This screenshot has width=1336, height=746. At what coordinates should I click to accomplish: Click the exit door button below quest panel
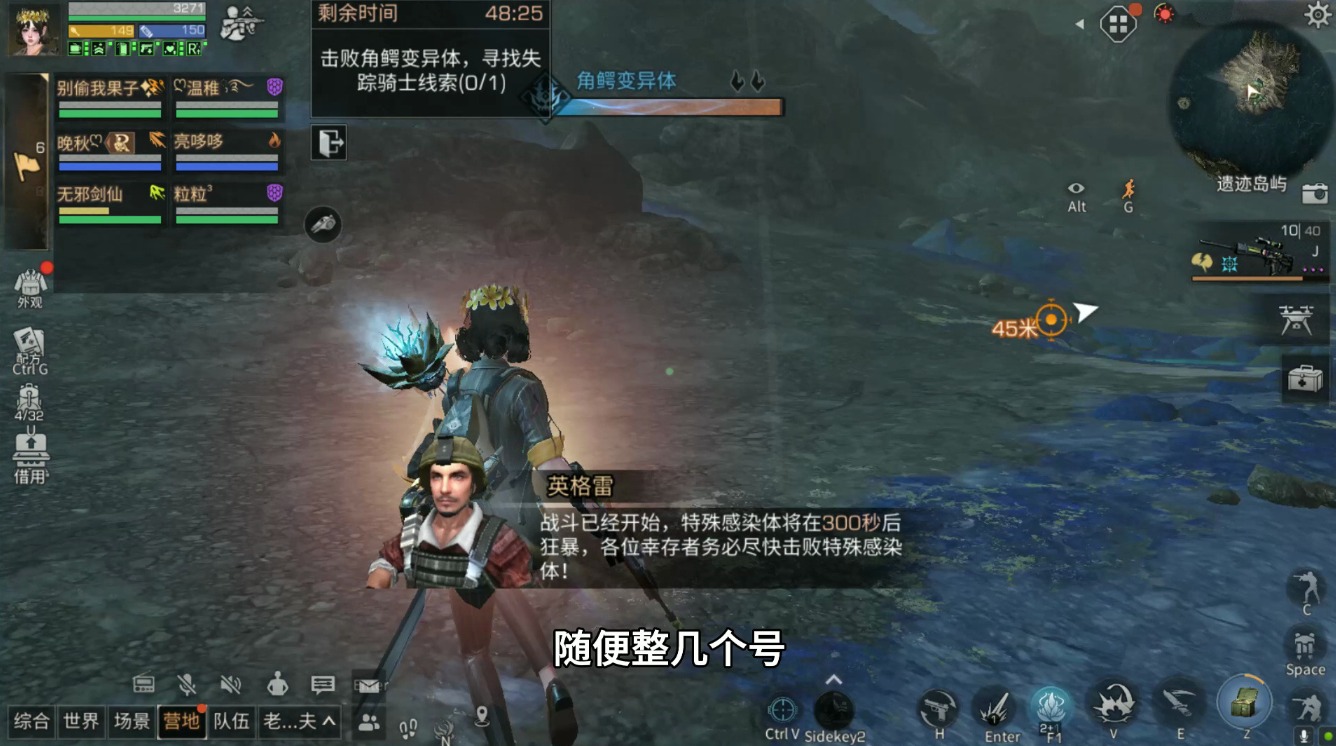pyautogui.click(x=331, y=143)
